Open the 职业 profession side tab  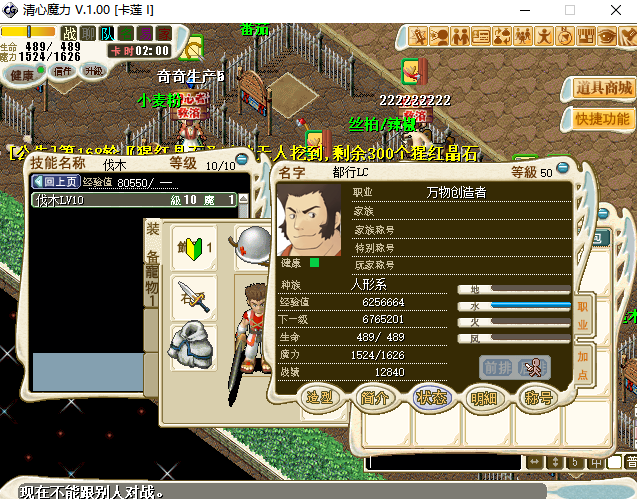[583, 312]
